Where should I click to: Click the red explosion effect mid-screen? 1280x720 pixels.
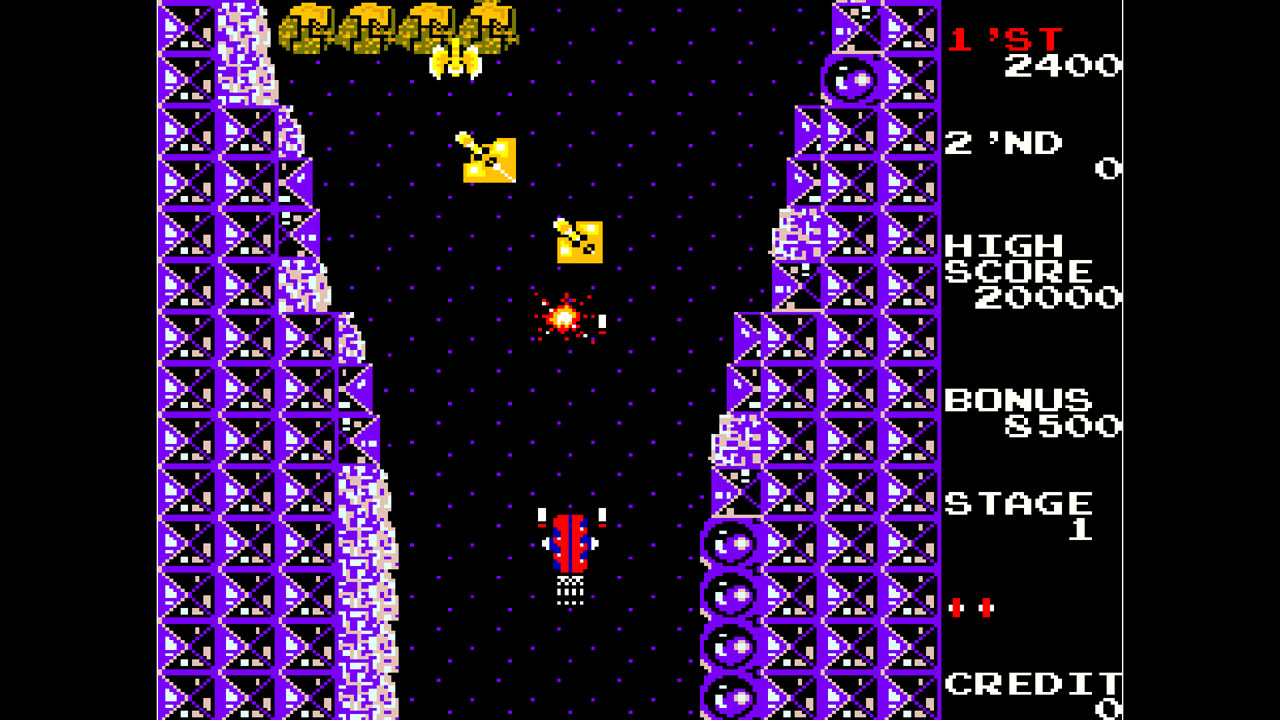click(x=565, y=320)
